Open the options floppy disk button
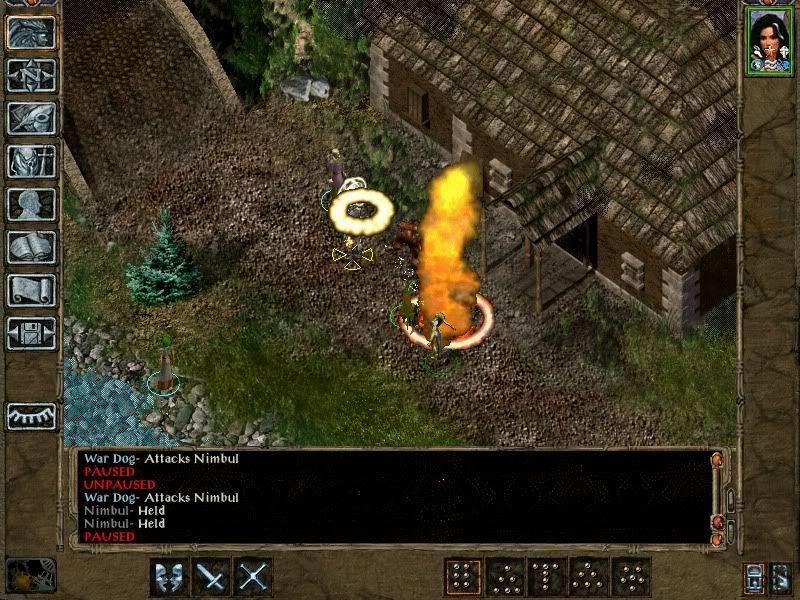 click(31, 333)
